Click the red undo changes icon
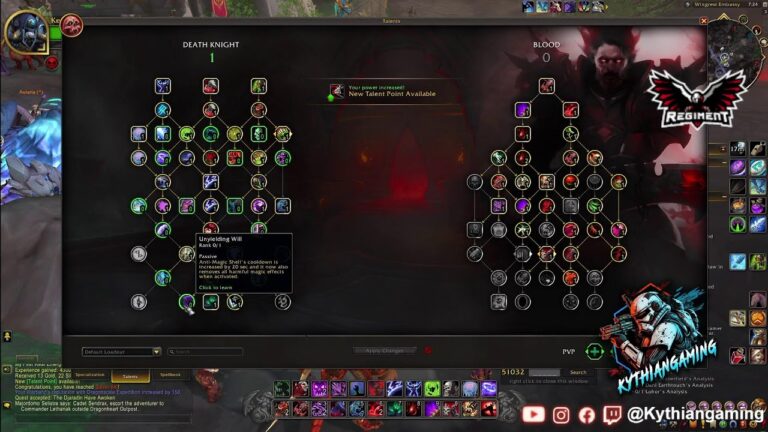Screen dimensions: 768x432 point(428,351)
